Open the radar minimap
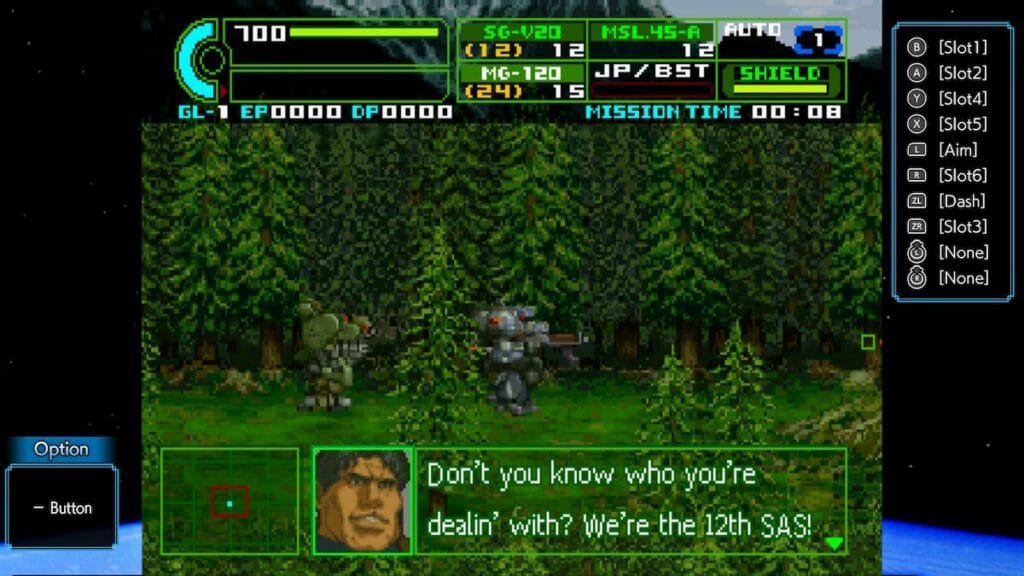The width and height of the screenshot is (1024, 576). click(x=230, y=501)
